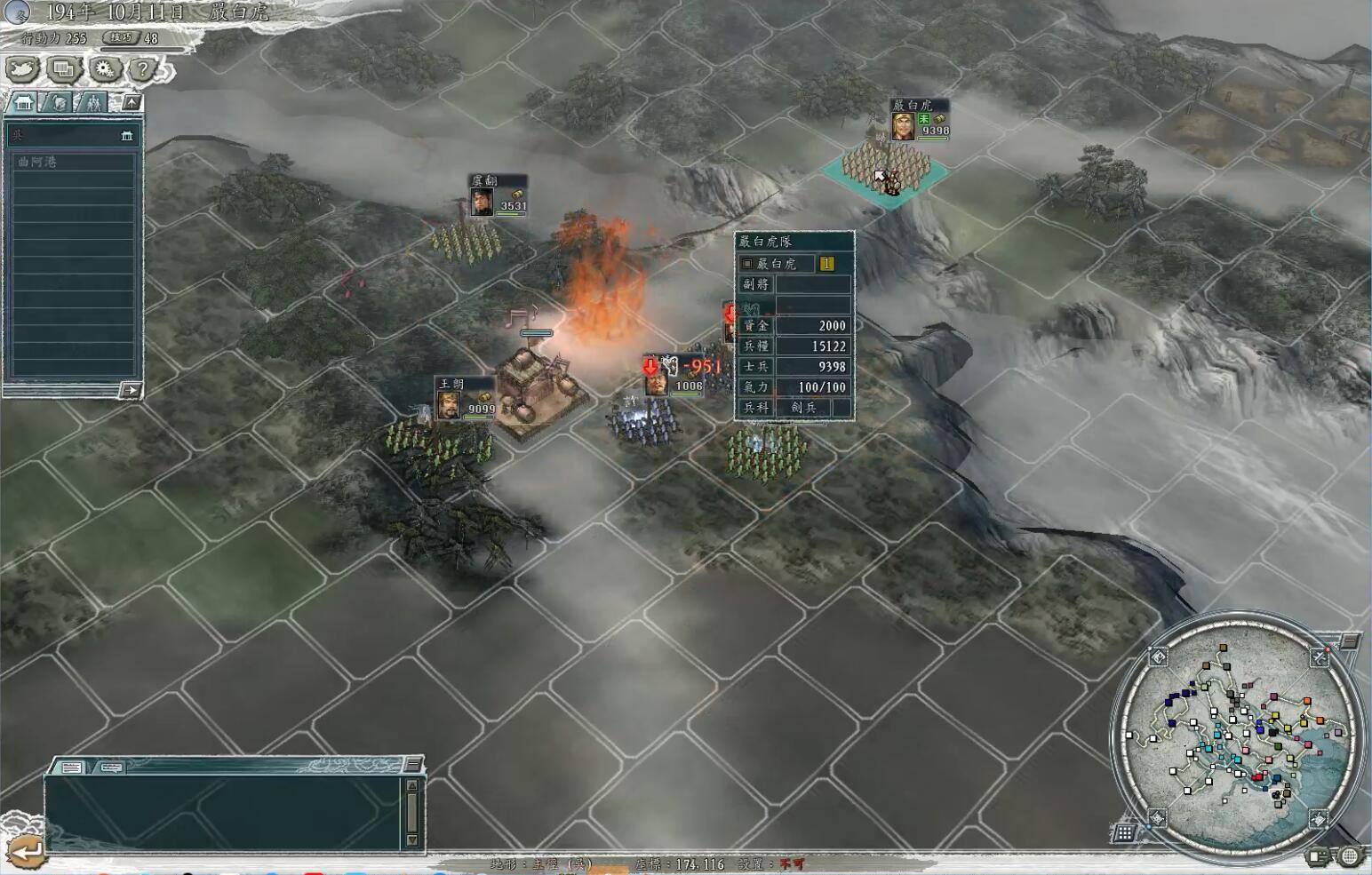Collapse the list panel with the up arrow
The image size is (1372, 875).
tap(132, 103)
